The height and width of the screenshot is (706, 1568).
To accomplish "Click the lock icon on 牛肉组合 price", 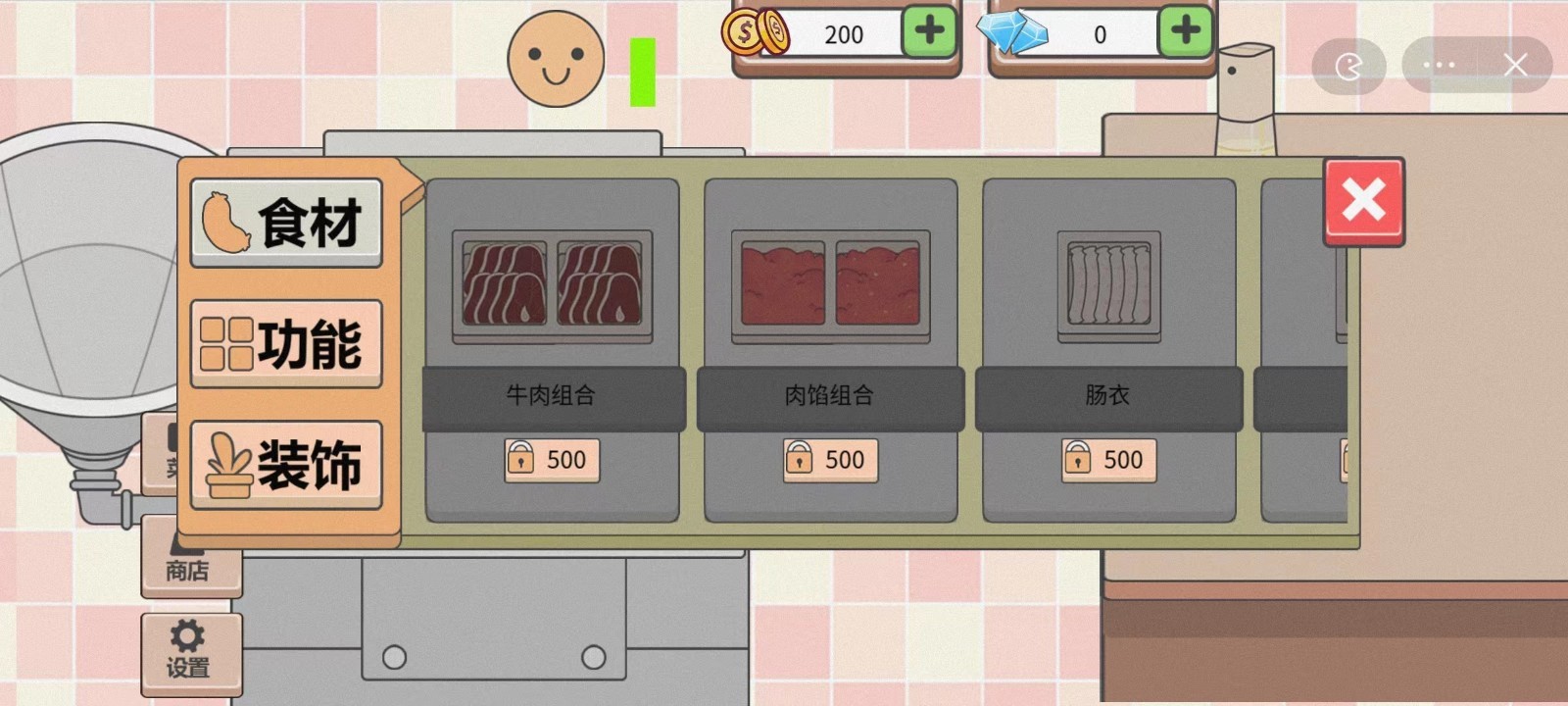I will [520, 460].
